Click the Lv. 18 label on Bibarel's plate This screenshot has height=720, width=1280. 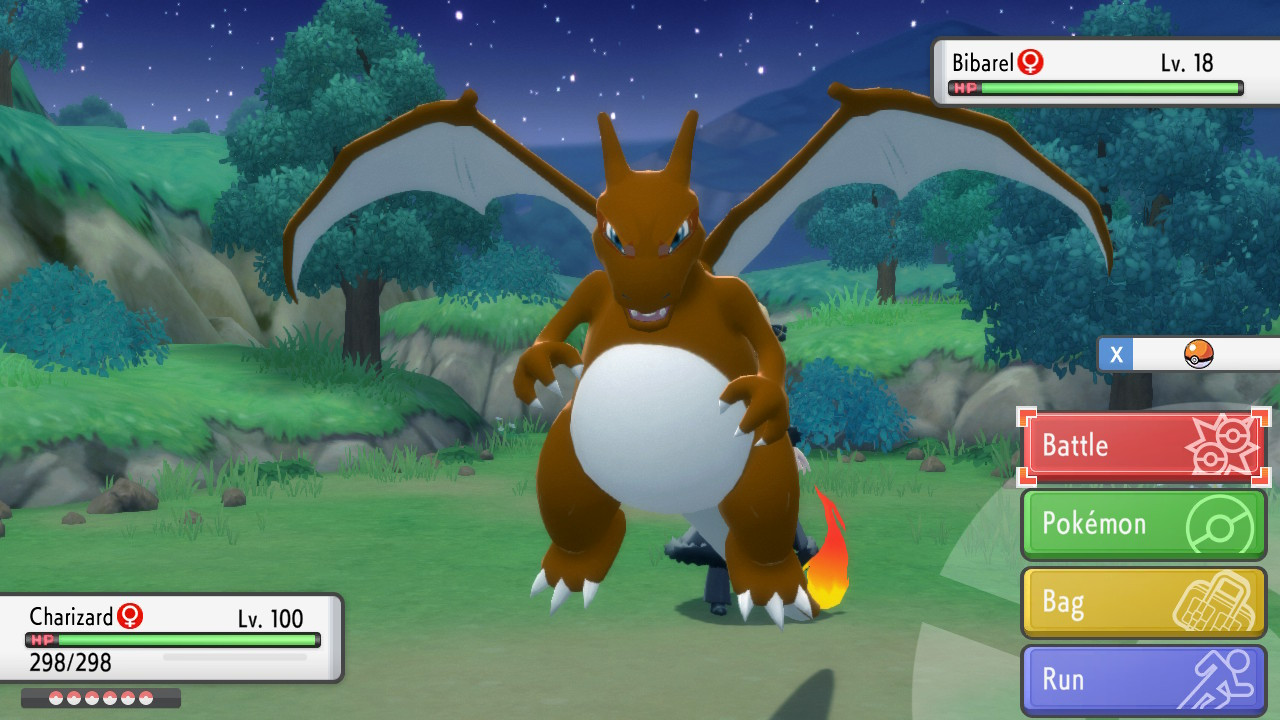(x=1185, y=62)
